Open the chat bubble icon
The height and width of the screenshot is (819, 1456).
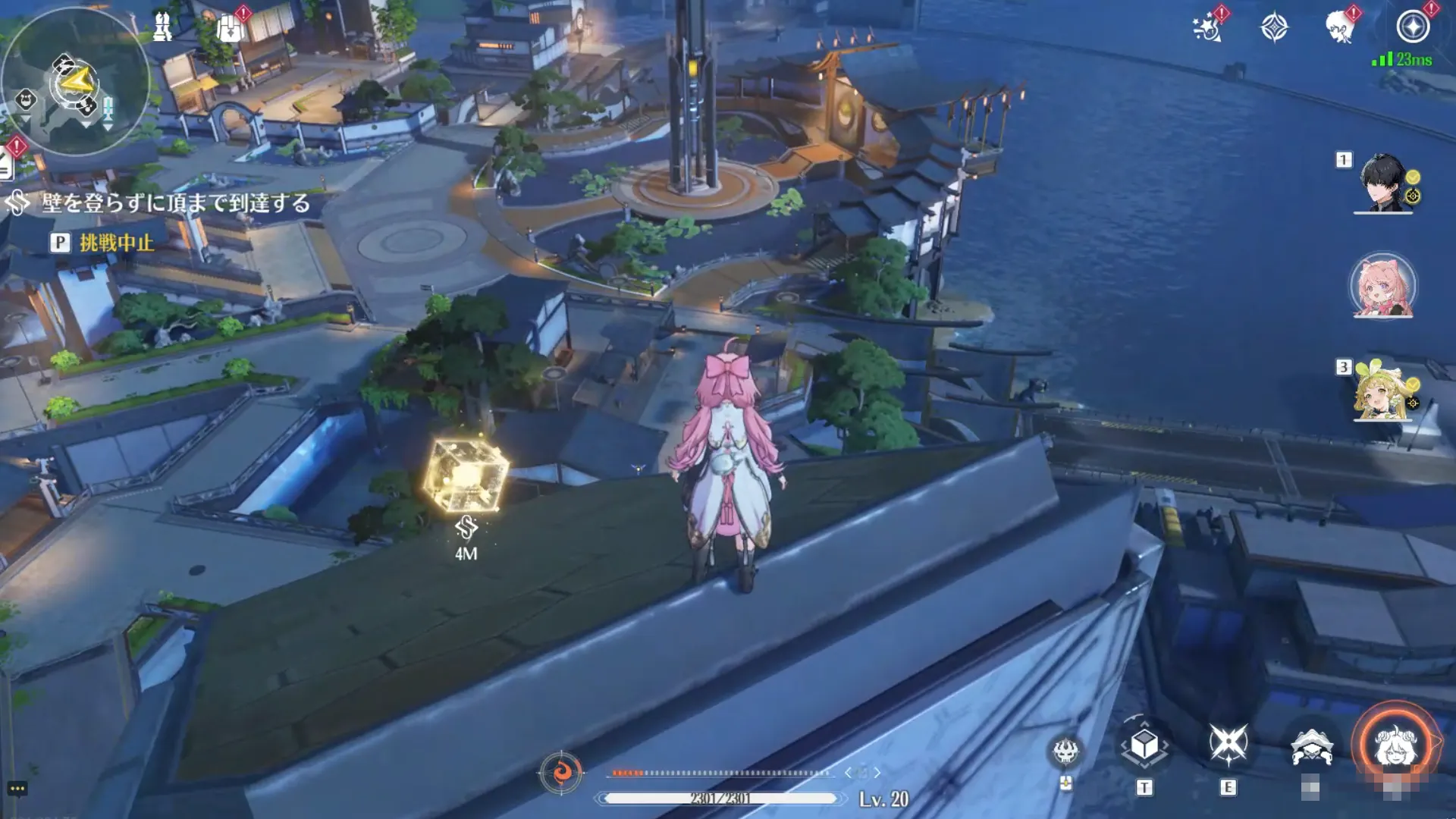point(17,789)
